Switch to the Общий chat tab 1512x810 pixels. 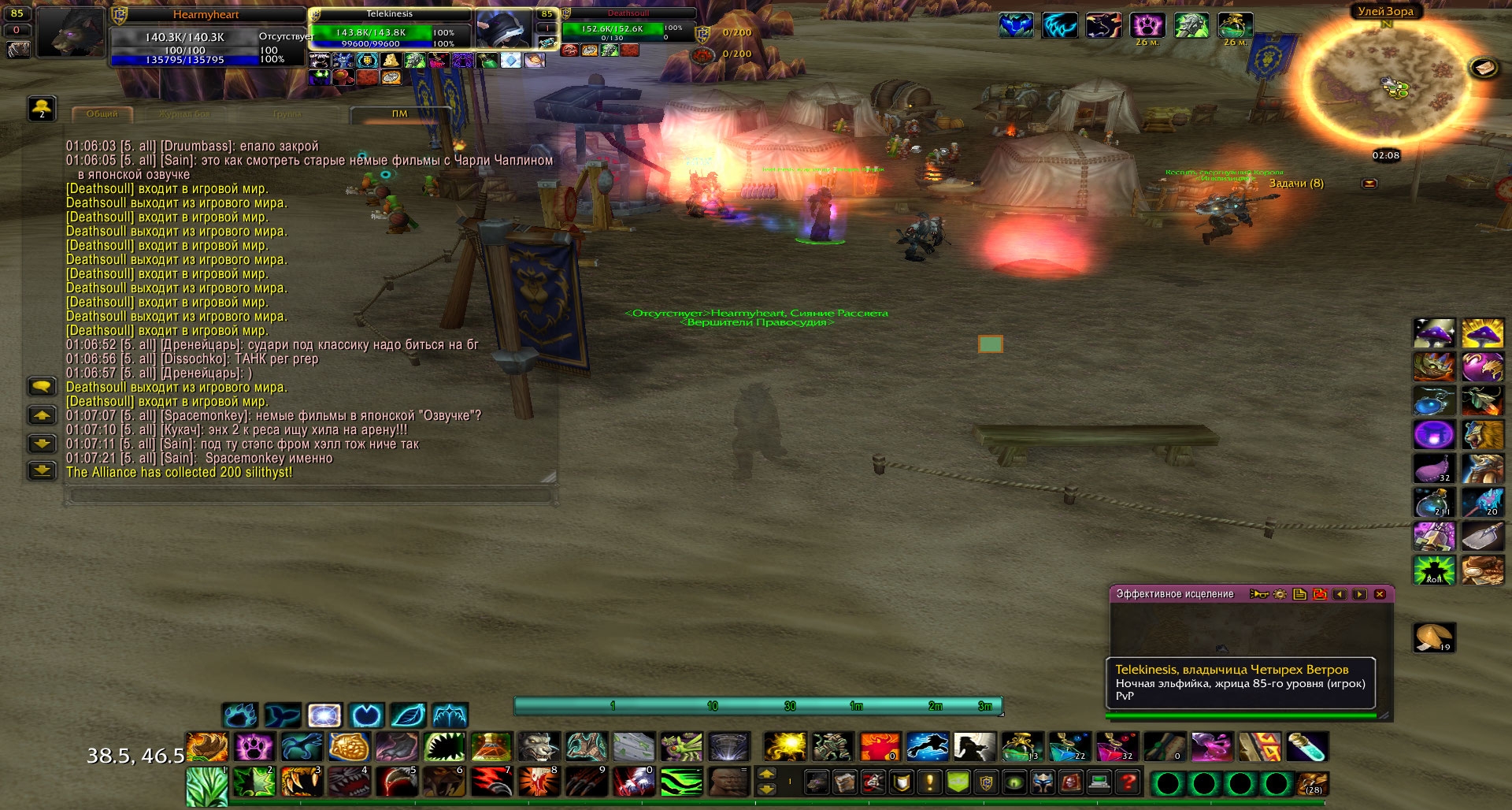102,114
